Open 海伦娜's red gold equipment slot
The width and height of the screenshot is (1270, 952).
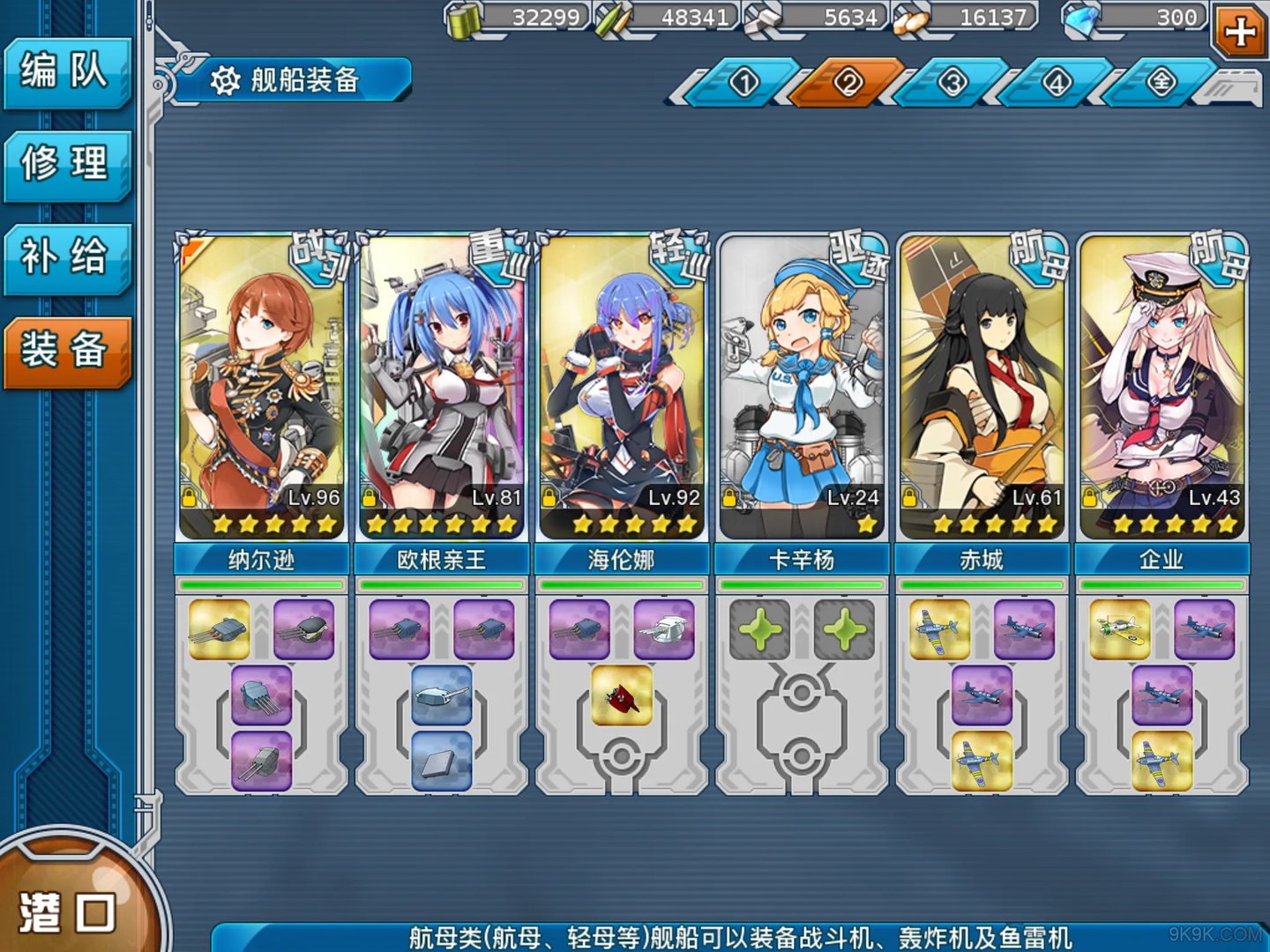coord(622,695)
